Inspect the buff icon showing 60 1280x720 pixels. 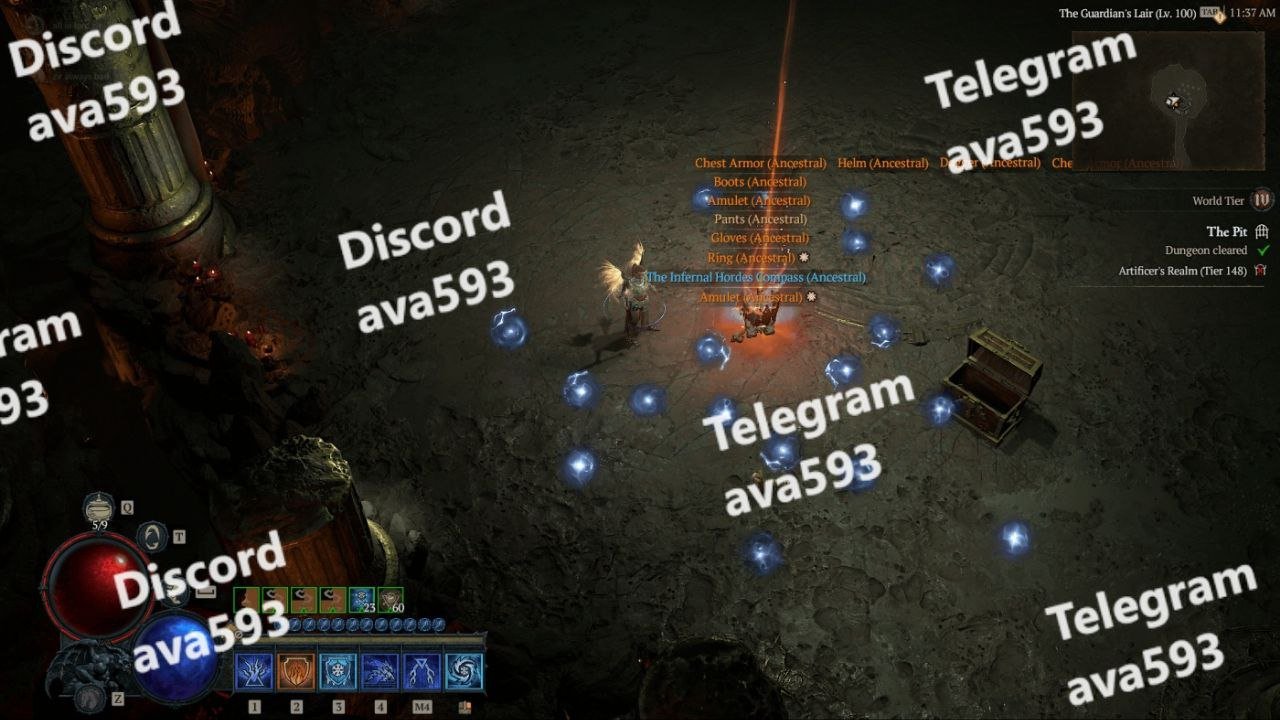[x=391, y=600]
